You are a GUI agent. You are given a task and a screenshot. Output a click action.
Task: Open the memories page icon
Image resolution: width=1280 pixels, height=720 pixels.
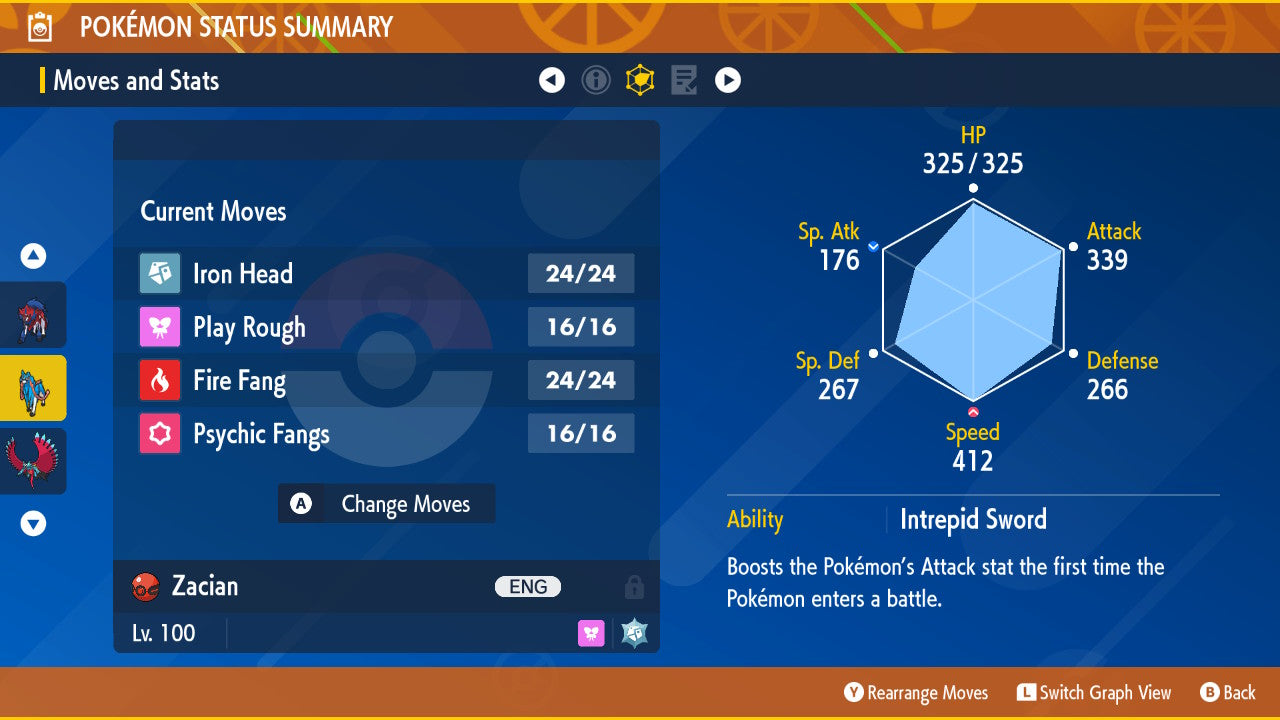click(x=683, y=80)
